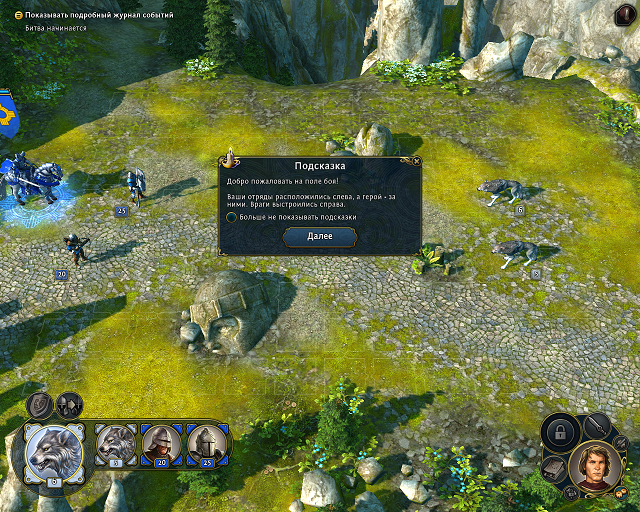Click the round icon in the top-right corner

(622, 15)
